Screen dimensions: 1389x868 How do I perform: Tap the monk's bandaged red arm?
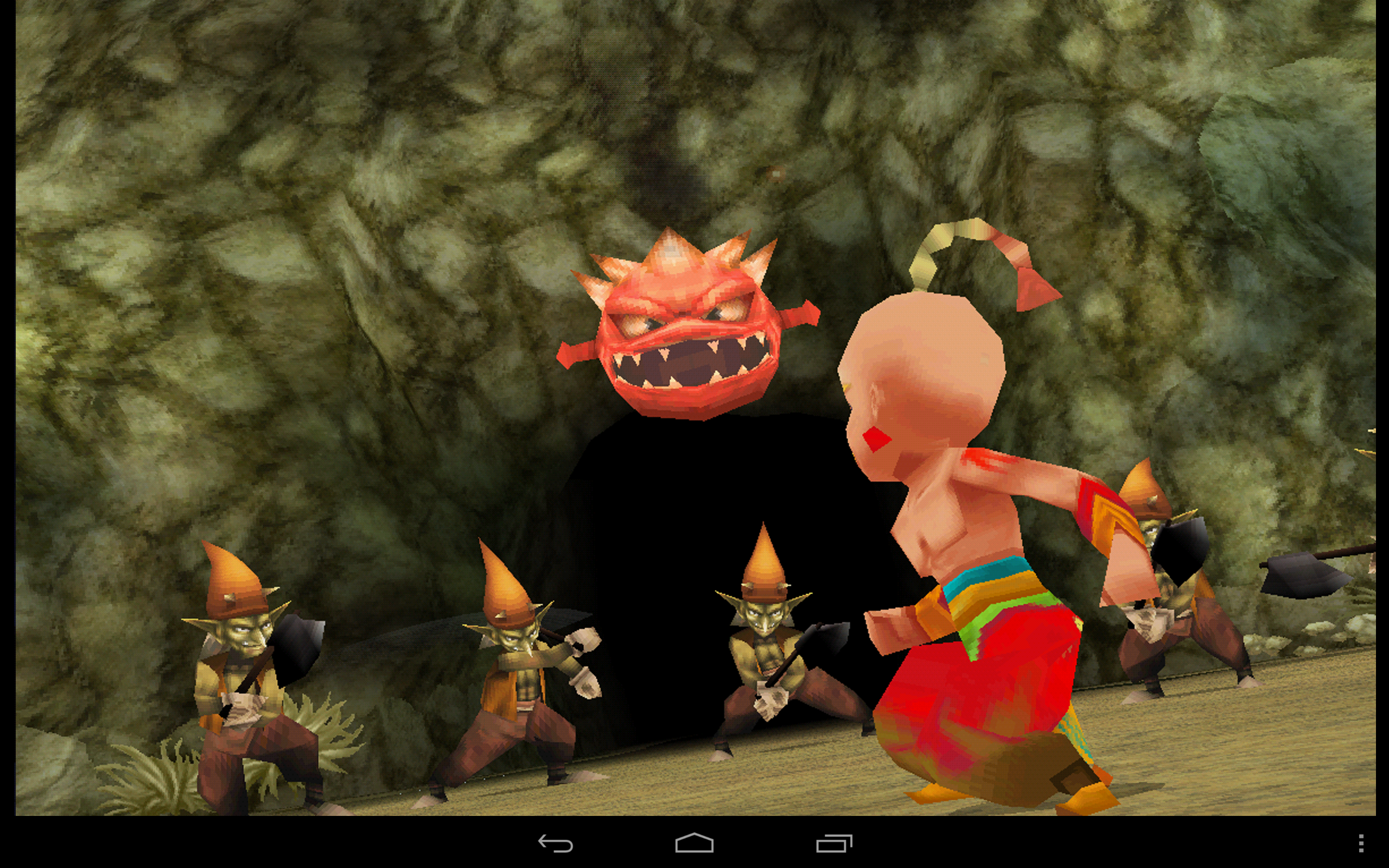tap(1079, 505)
